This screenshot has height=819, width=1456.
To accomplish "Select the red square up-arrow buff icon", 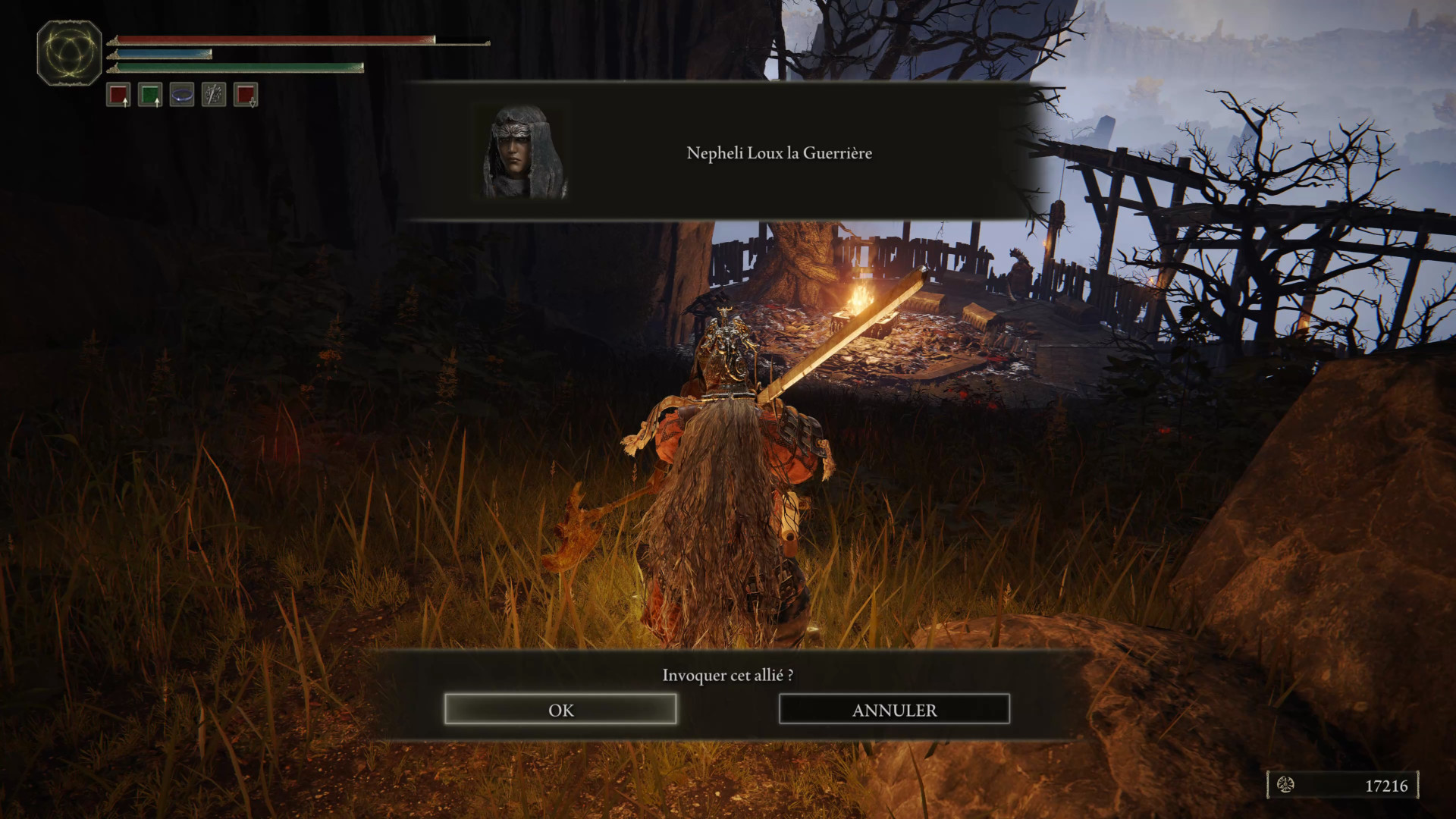I will tap(118, 95).
